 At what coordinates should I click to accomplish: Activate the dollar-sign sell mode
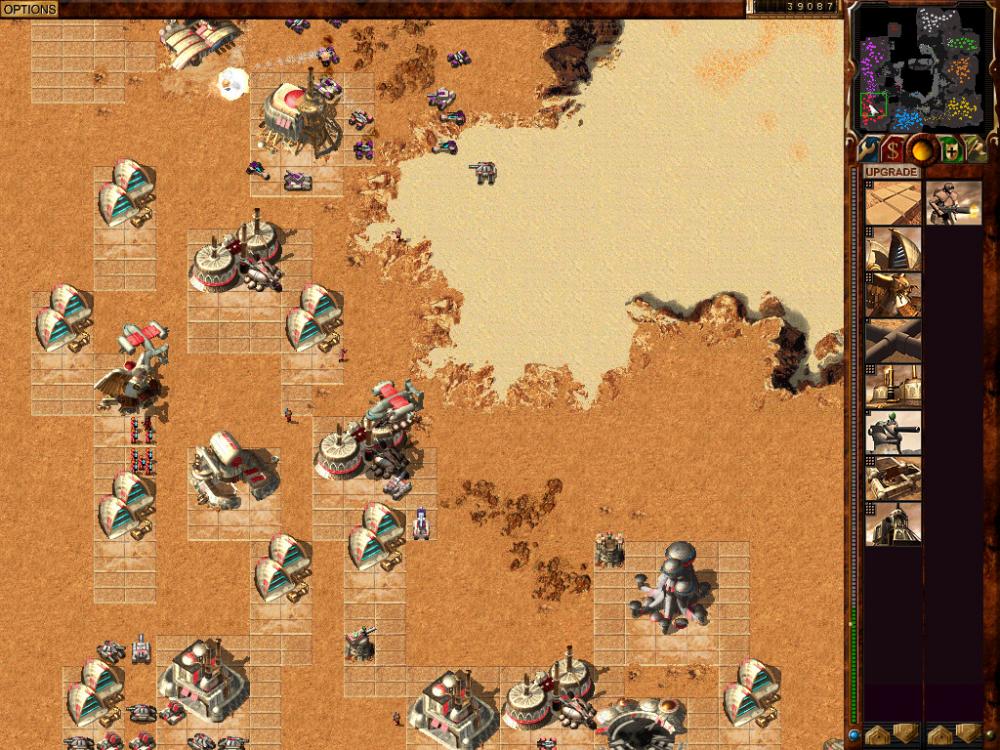point(893,150)
